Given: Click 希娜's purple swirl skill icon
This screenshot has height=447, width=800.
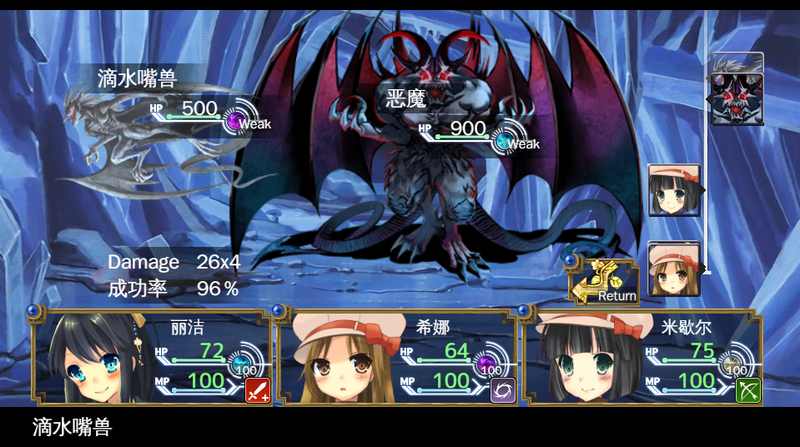Looking at the screenshot, I should click(504, 390).
